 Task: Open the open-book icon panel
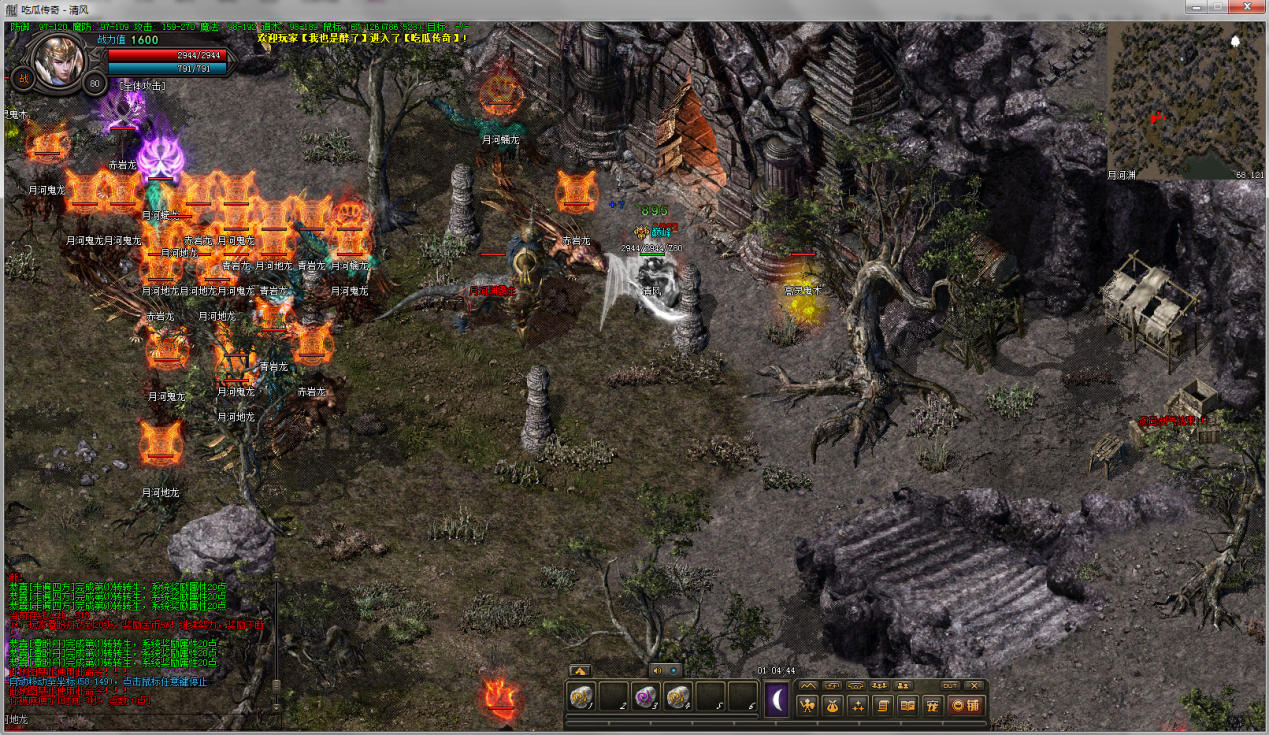coord(908,705)
